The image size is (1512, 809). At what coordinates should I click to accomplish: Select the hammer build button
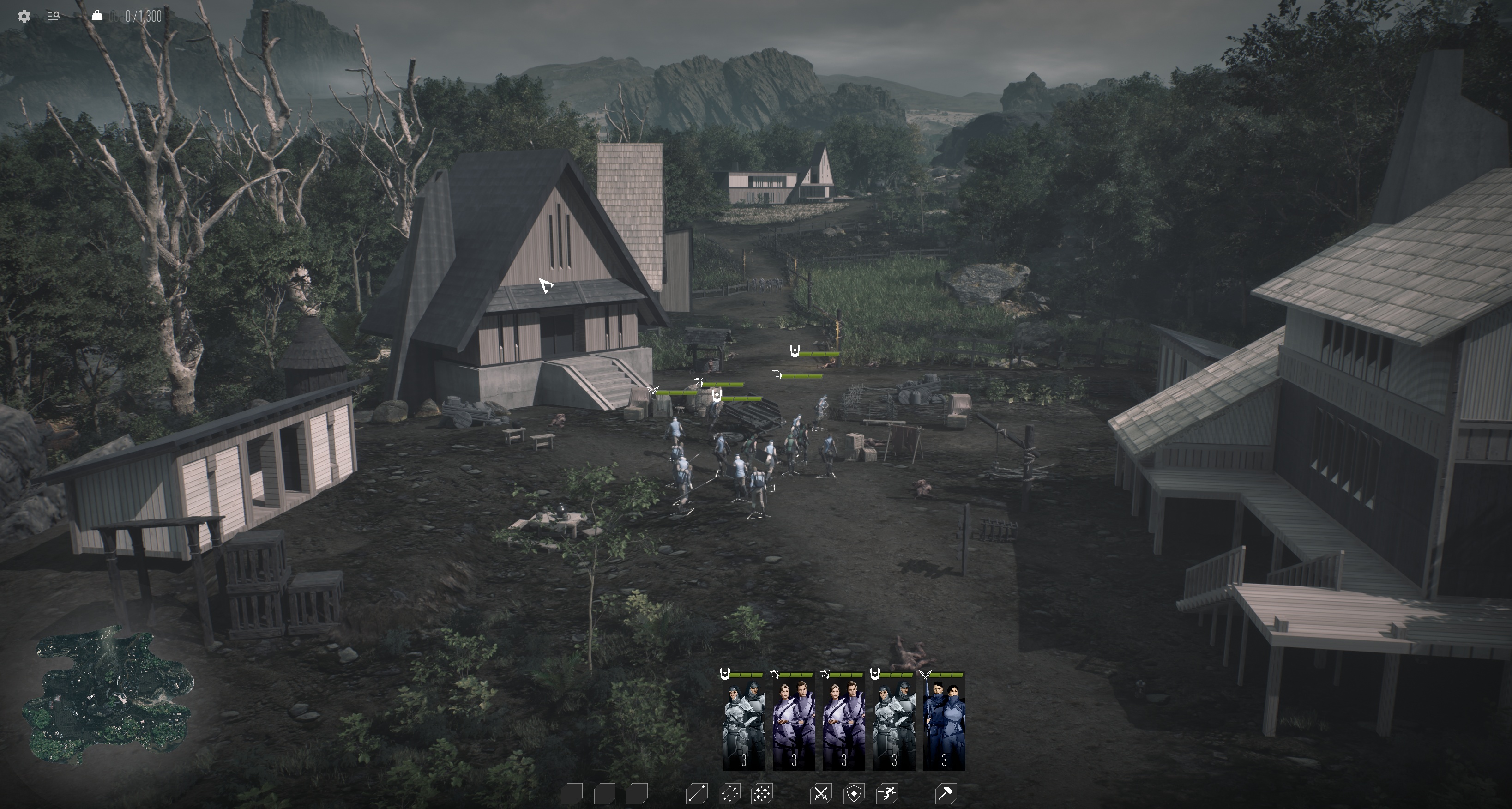click(945, 794)
